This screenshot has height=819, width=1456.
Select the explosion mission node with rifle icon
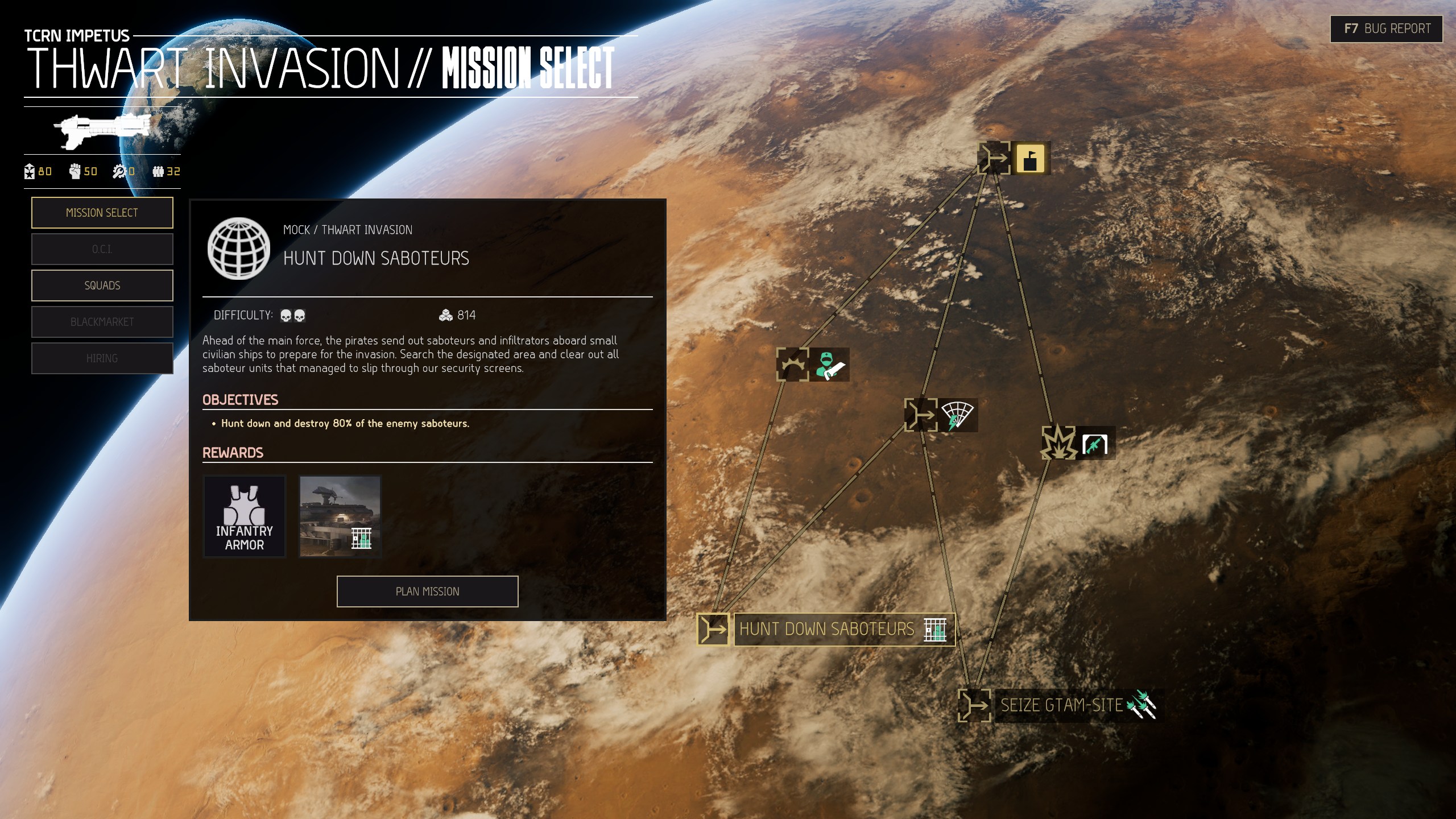point(1059,442)
